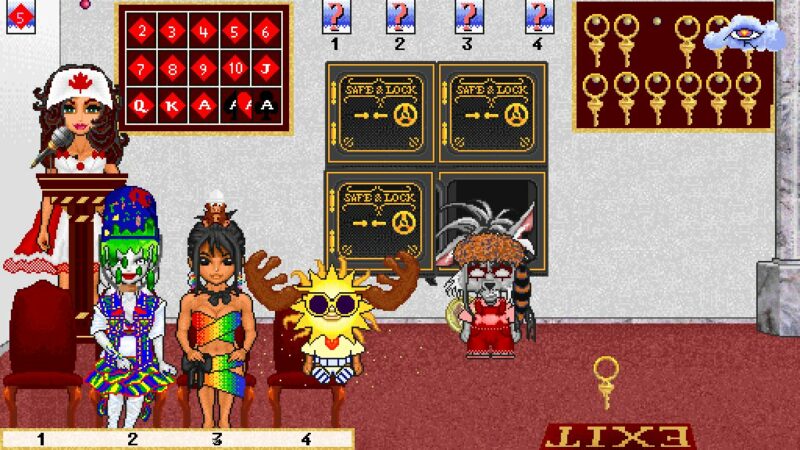Select seat number 4 on the bottom bar

click(x=307, y=438)
